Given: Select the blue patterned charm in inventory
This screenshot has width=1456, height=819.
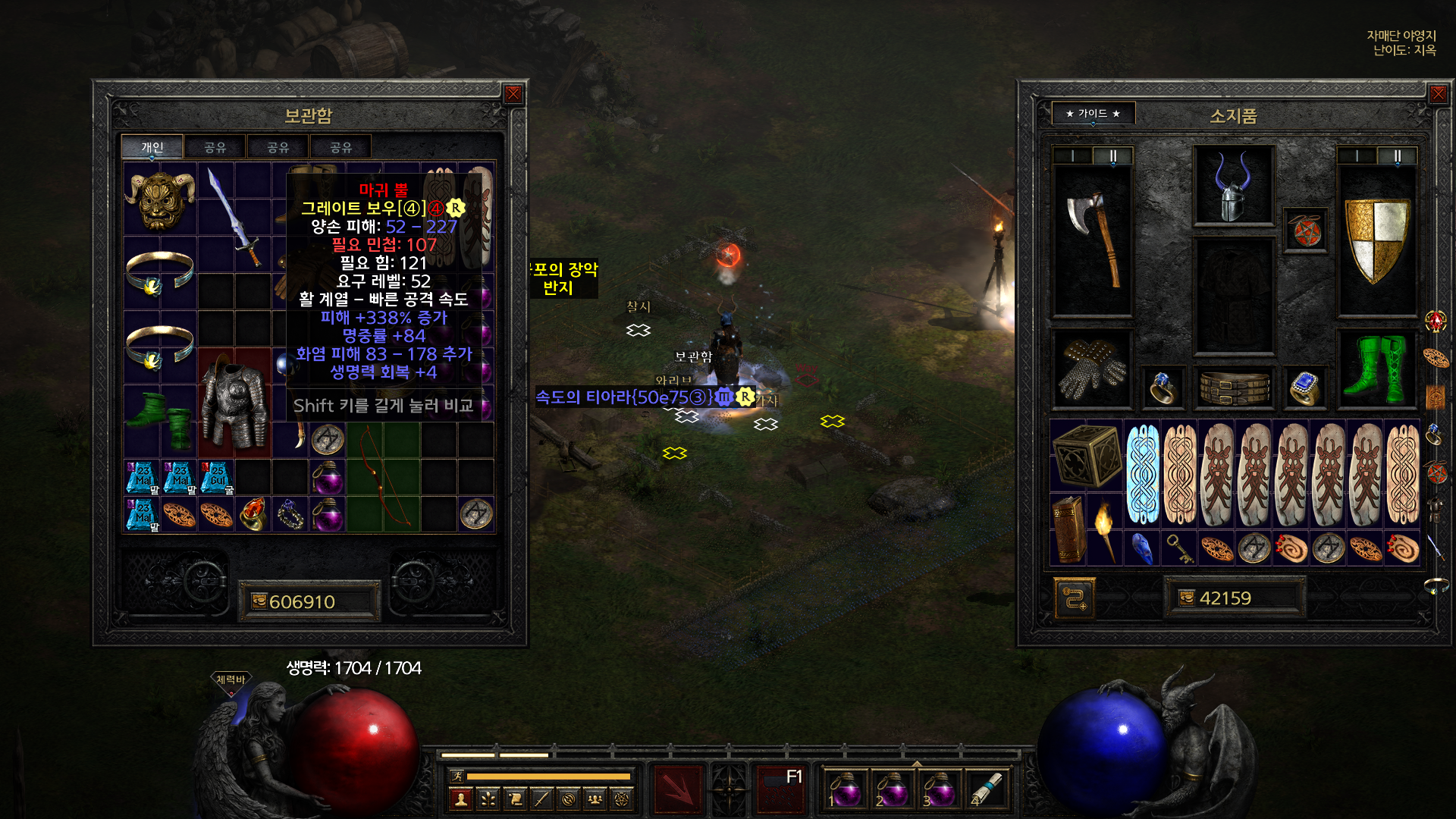Looking at the screenshot, I should point(1142,474).
